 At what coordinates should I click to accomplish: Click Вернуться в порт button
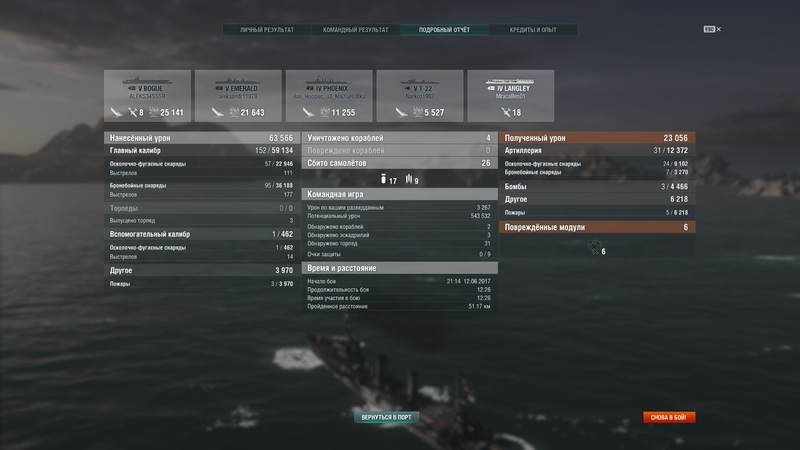click(x=388, y=416)
